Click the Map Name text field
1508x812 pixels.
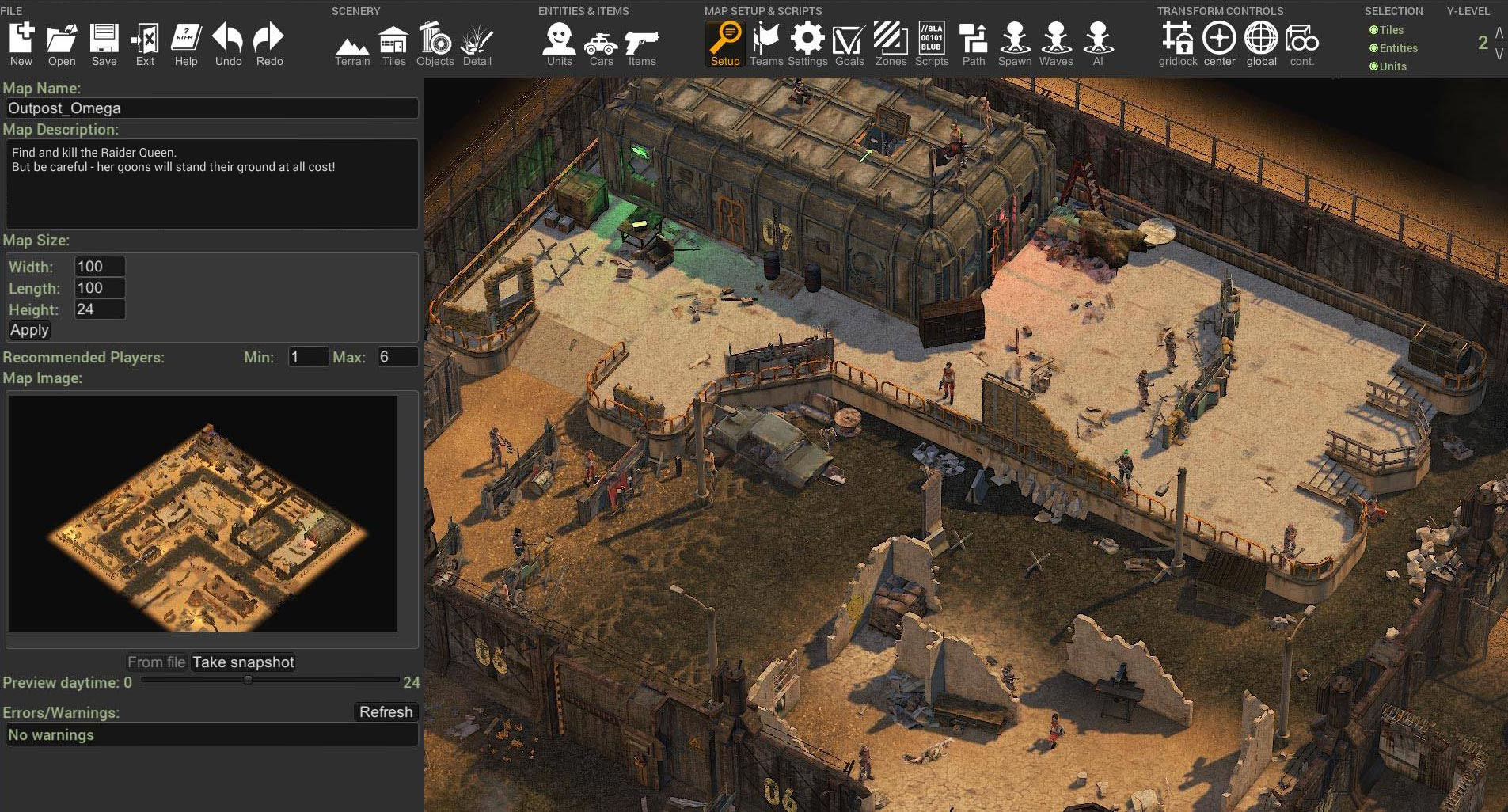point(211,108)
